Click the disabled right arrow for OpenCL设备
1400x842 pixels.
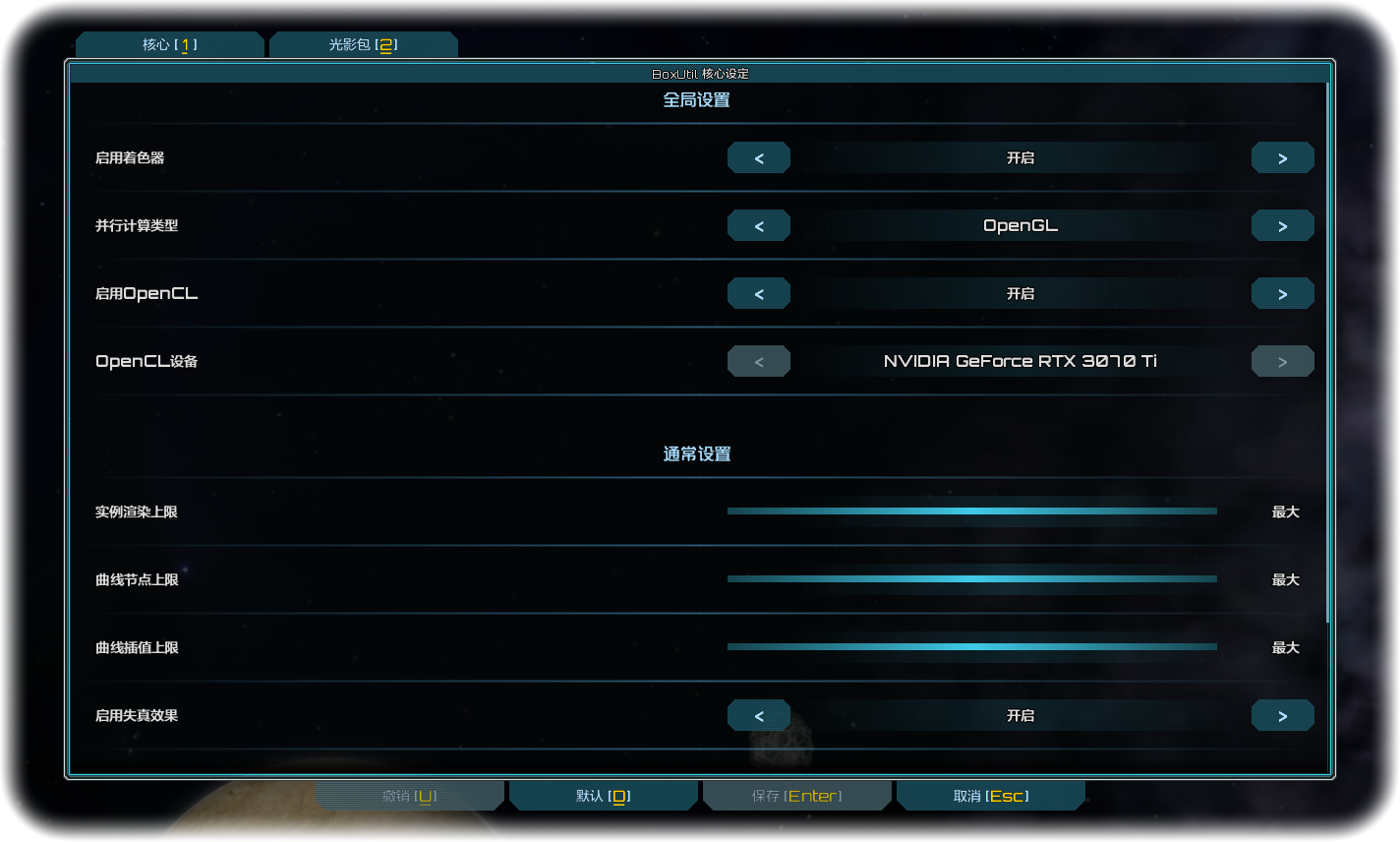(x=1282, y=361)
